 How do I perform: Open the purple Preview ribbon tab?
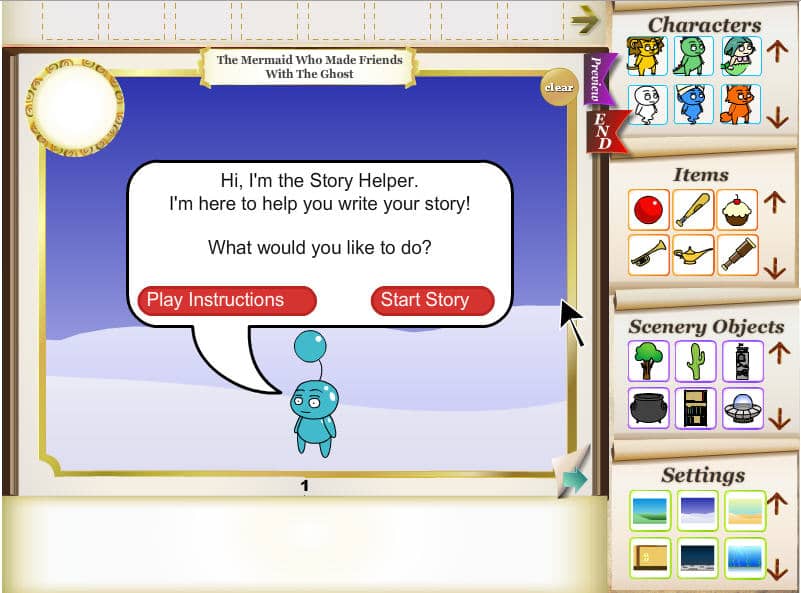(x=596, y=78)
